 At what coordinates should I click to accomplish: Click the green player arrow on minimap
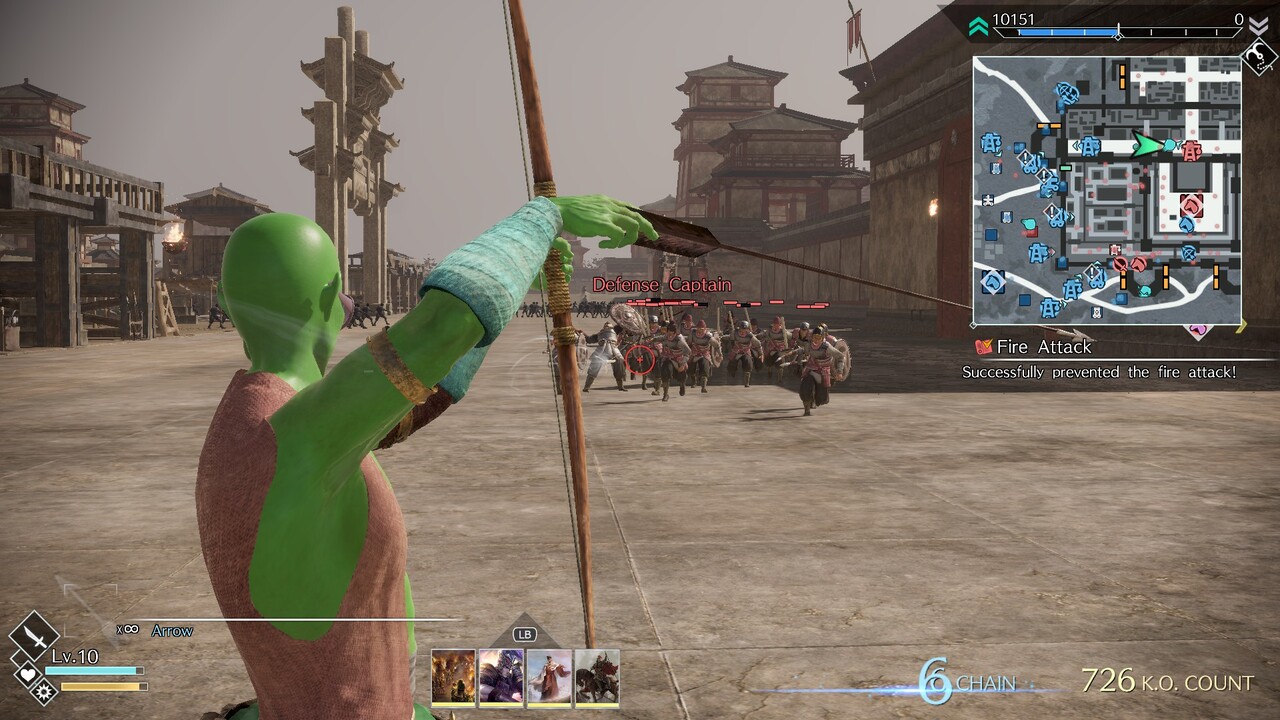[x=1146, y=146]
